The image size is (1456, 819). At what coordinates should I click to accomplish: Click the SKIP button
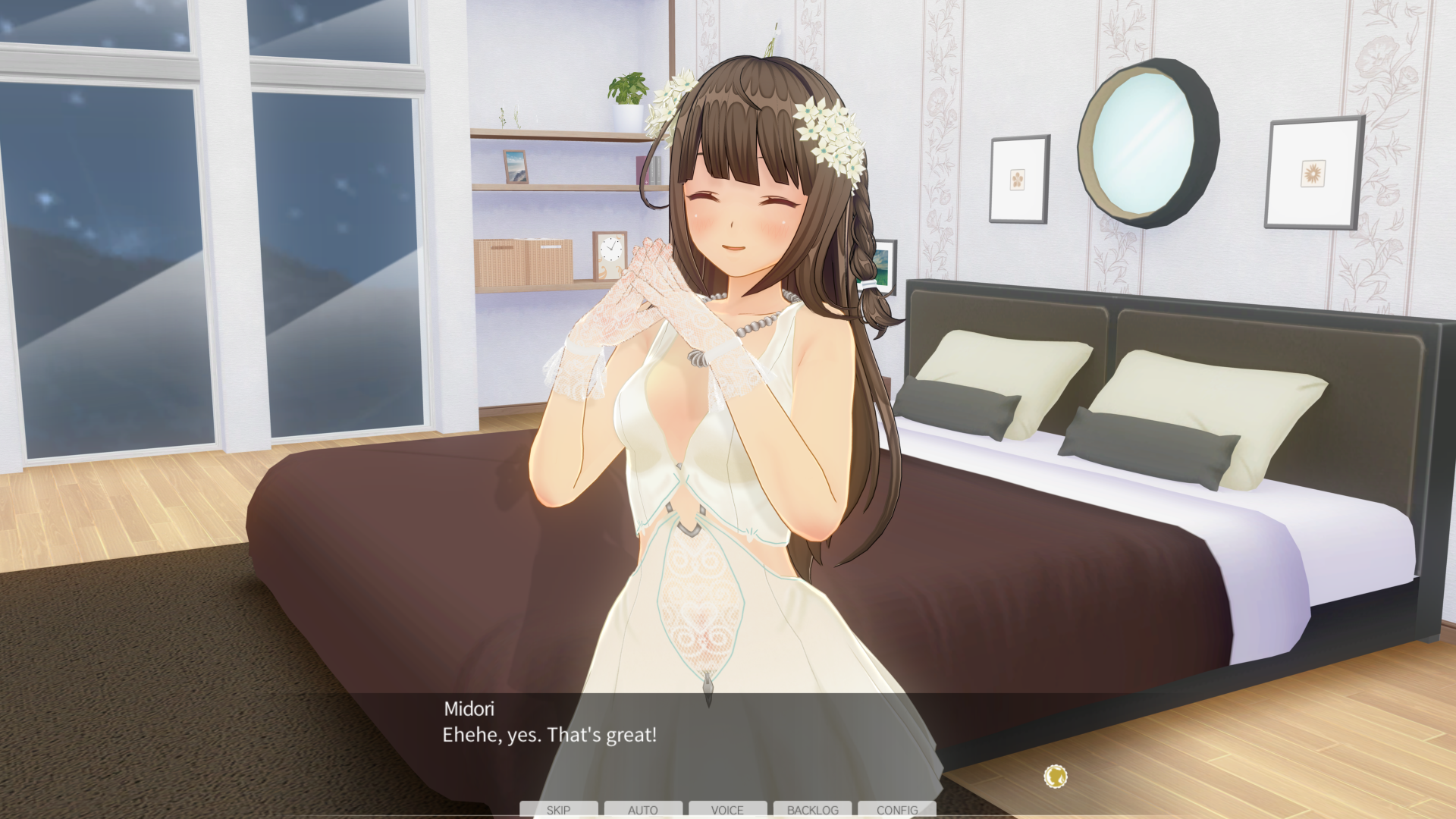click(558, 809)
